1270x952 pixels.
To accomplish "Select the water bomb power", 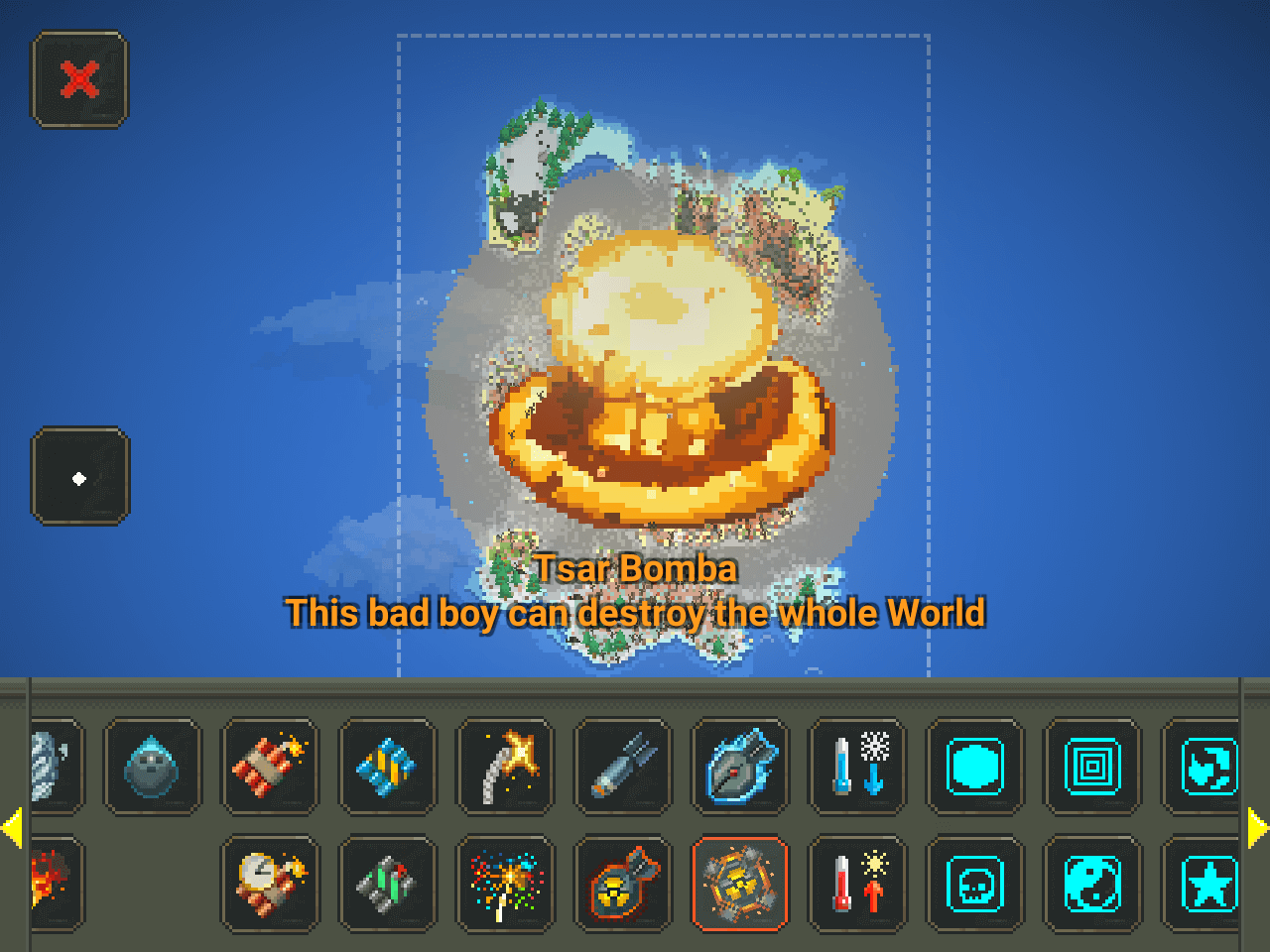I will [x=153, y=767].
